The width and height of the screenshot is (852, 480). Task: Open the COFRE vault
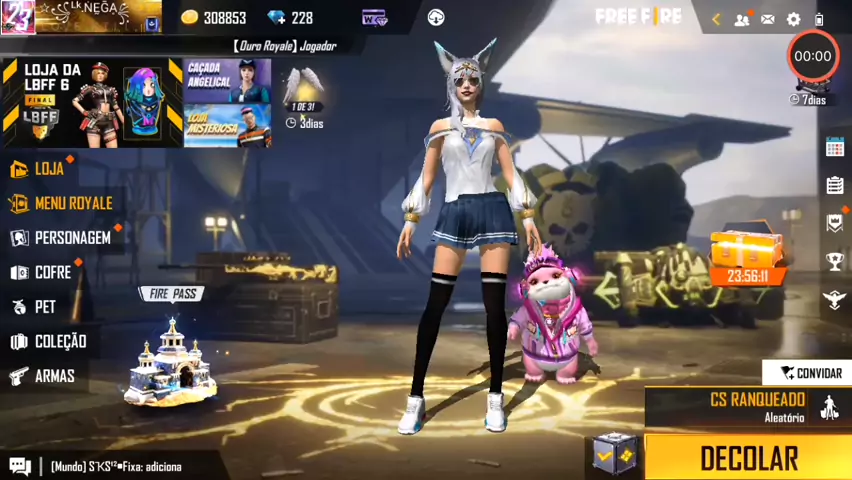(x=52, y=272)
